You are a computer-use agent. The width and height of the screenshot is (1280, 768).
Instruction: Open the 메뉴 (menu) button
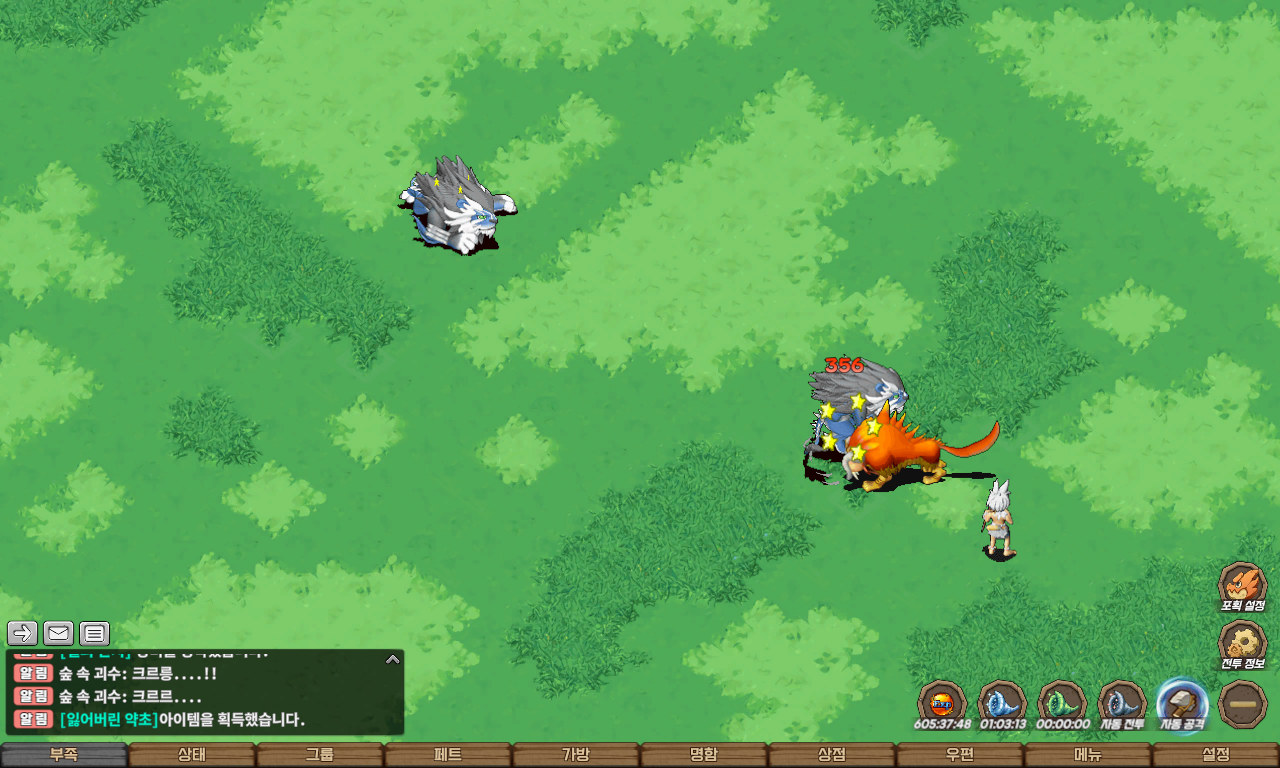pyautogui.click(x=1088, y=755)
